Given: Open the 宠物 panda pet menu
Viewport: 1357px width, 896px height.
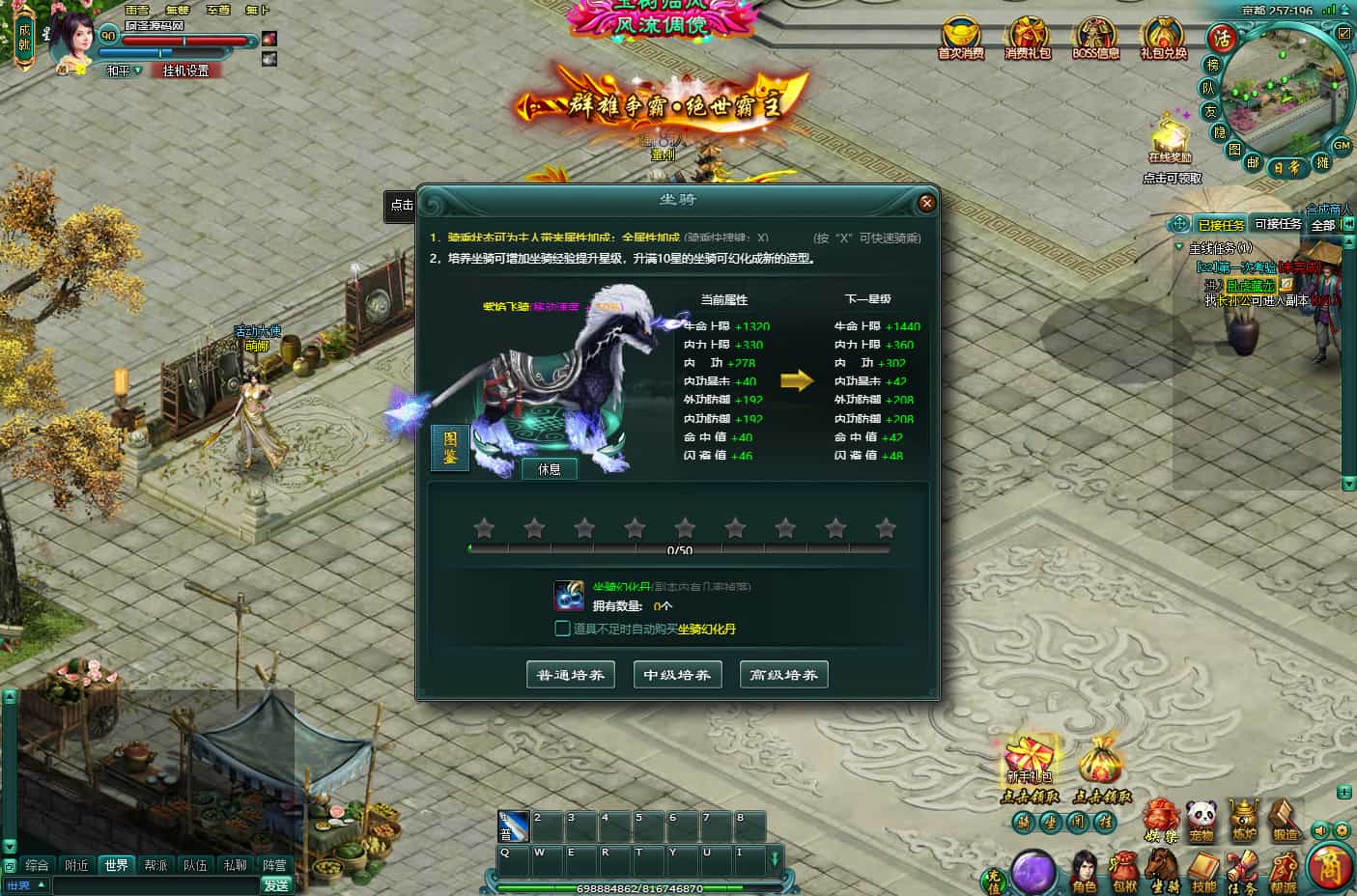Looking at the screenshot, I should [1201, 820].
